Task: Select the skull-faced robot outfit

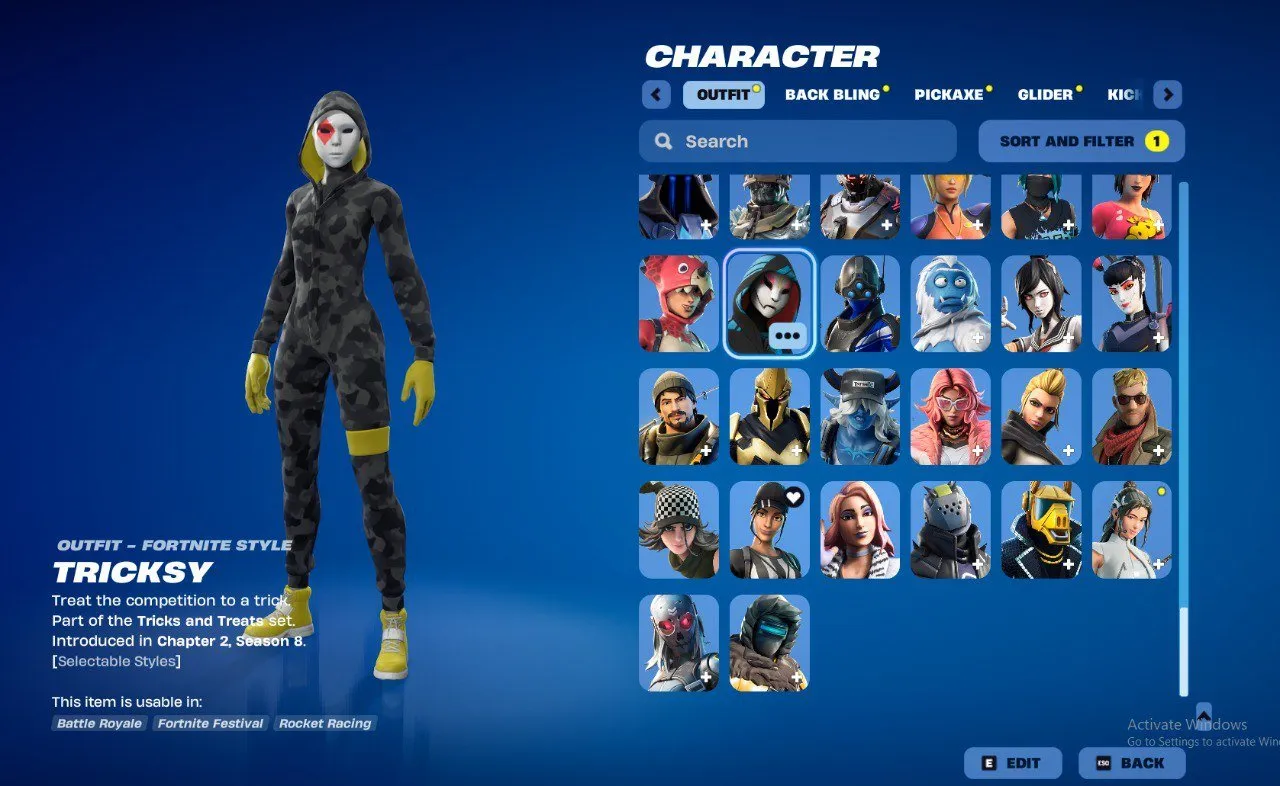Action: 678,642
